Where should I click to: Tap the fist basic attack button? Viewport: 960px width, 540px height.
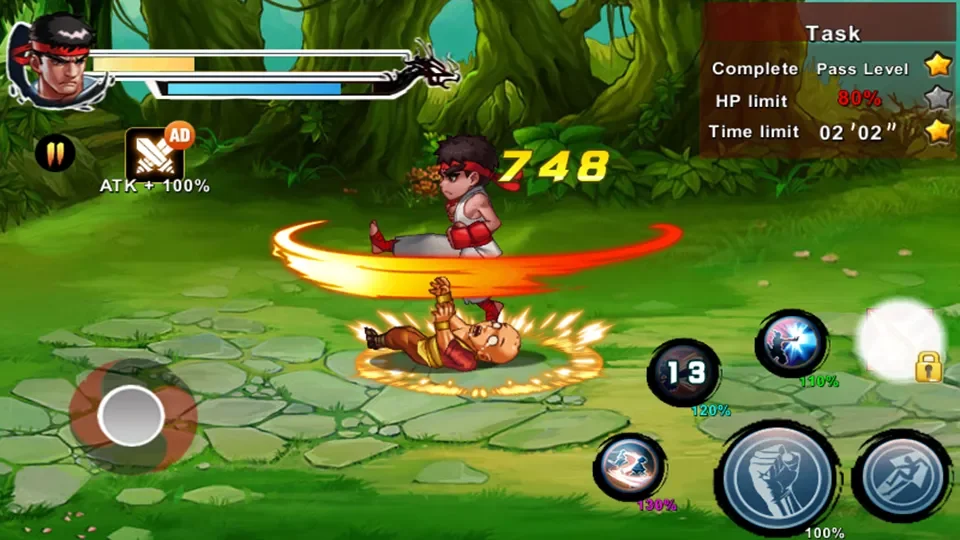pyautogui.click(x=778, y=475)
